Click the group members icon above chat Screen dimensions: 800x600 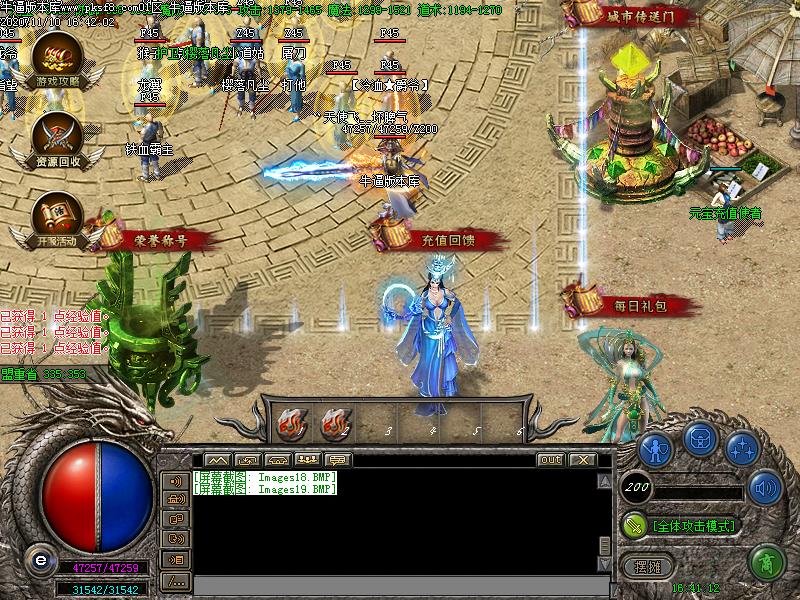pyautogui.click(x=308, y=460)
